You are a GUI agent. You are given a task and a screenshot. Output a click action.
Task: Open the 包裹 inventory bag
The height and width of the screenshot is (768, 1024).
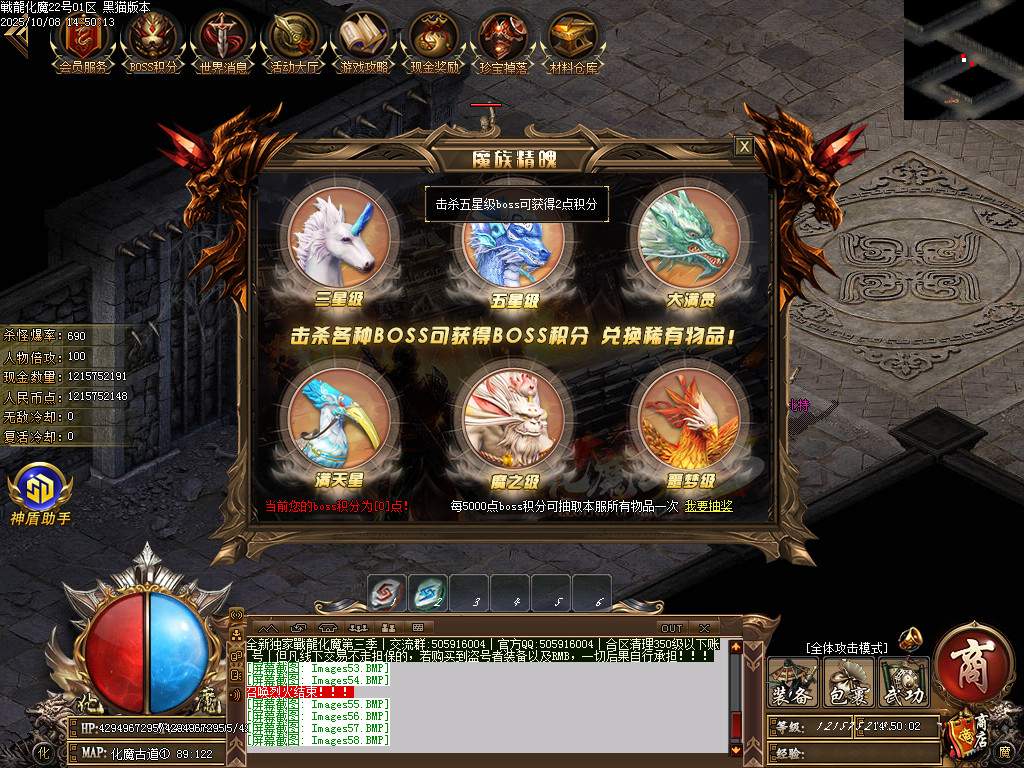click(848, 683)
